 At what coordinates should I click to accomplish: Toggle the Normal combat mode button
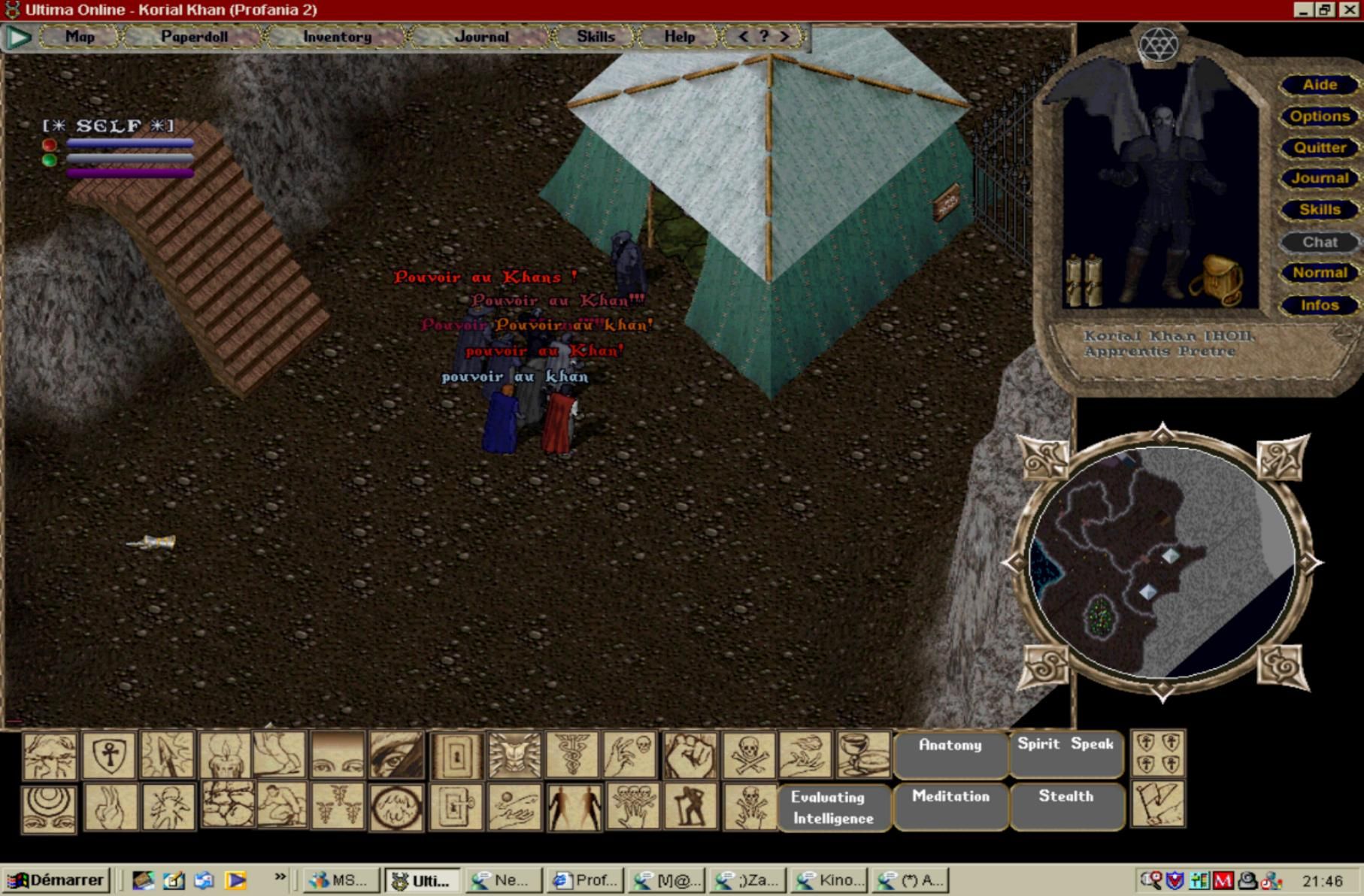coord(1320,273)
